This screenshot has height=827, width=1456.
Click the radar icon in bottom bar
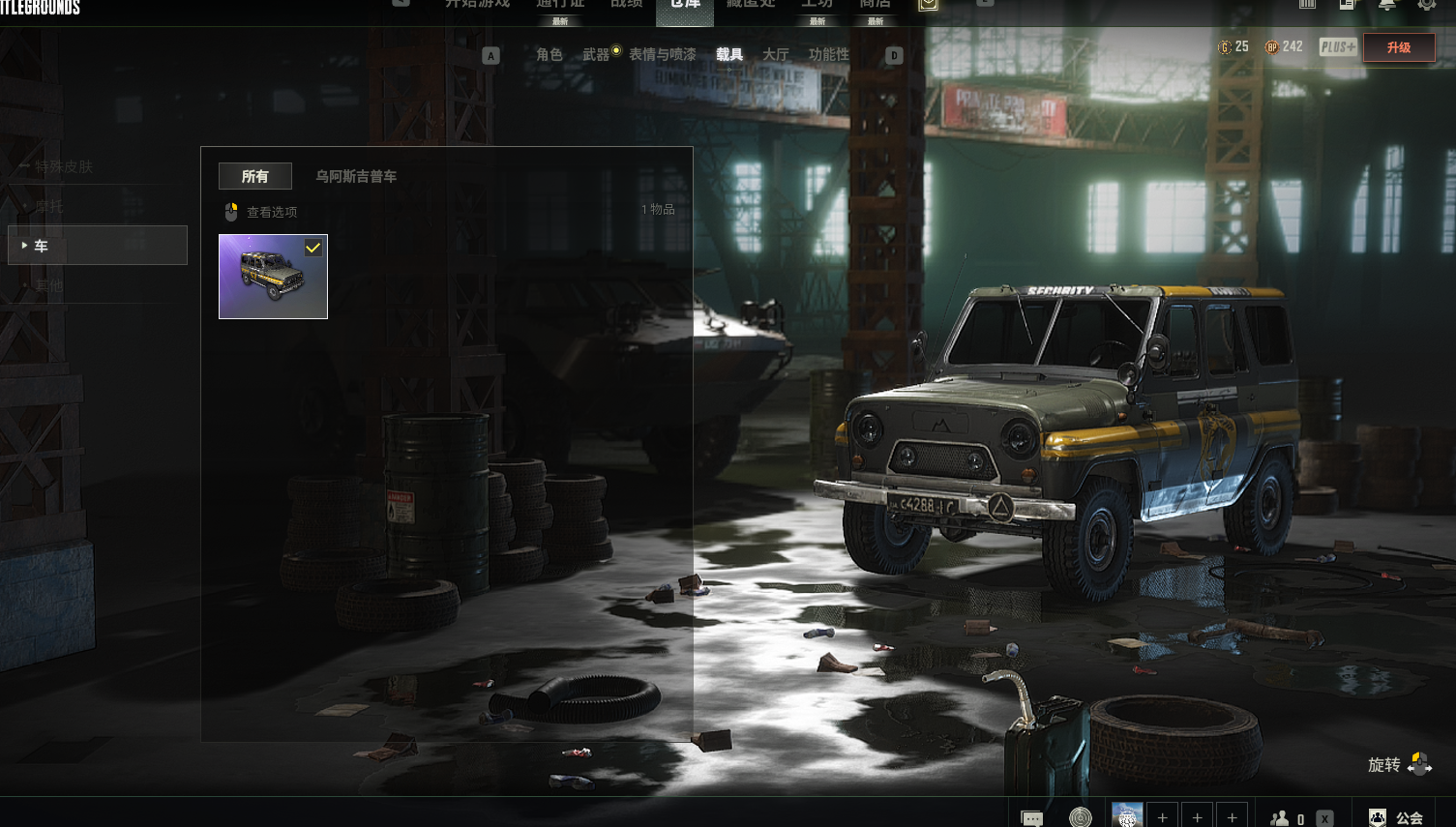(x=1080, y=818)
